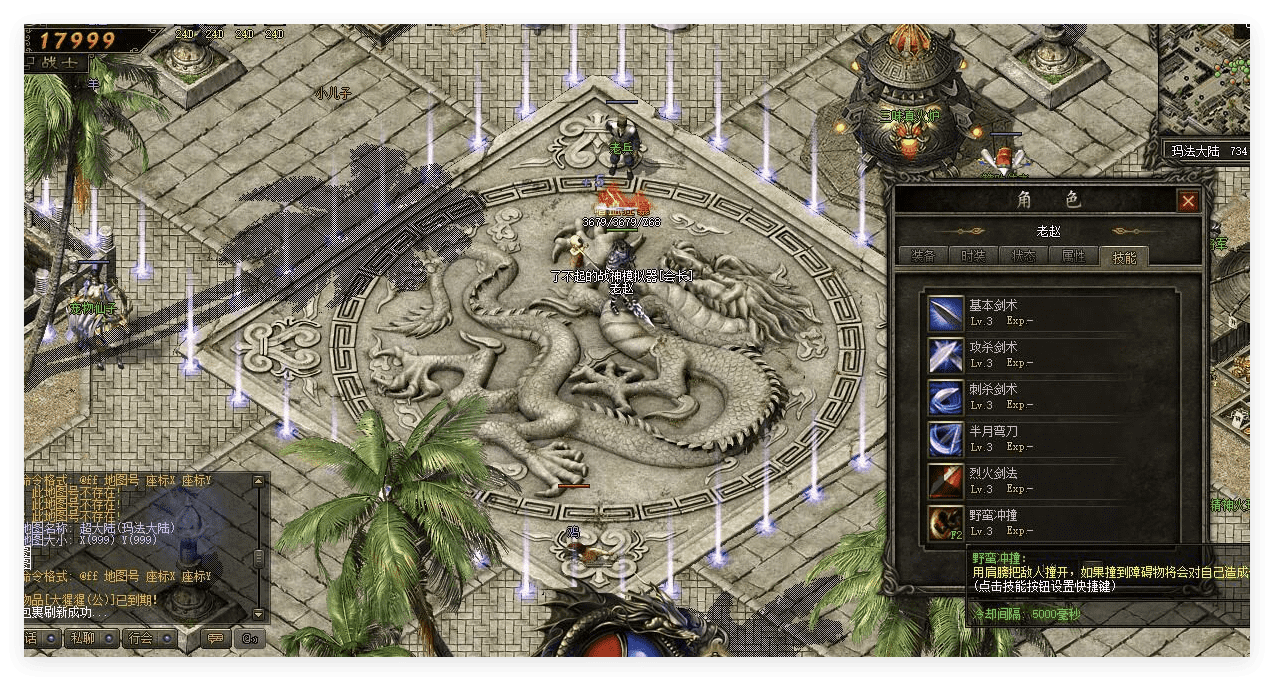Set hotkey for 野蛮冲撞 skill icon
The width and height of the screenshot is (1274, 681).
click(945, 523)
